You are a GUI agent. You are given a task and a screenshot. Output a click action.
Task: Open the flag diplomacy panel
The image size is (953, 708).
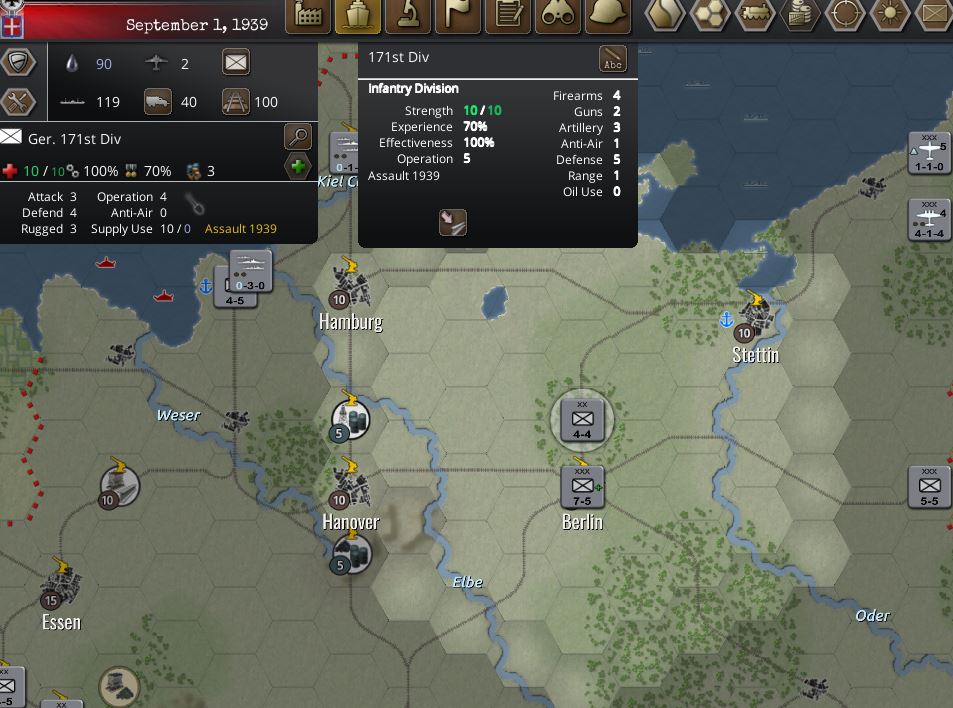tap(458, 16)
